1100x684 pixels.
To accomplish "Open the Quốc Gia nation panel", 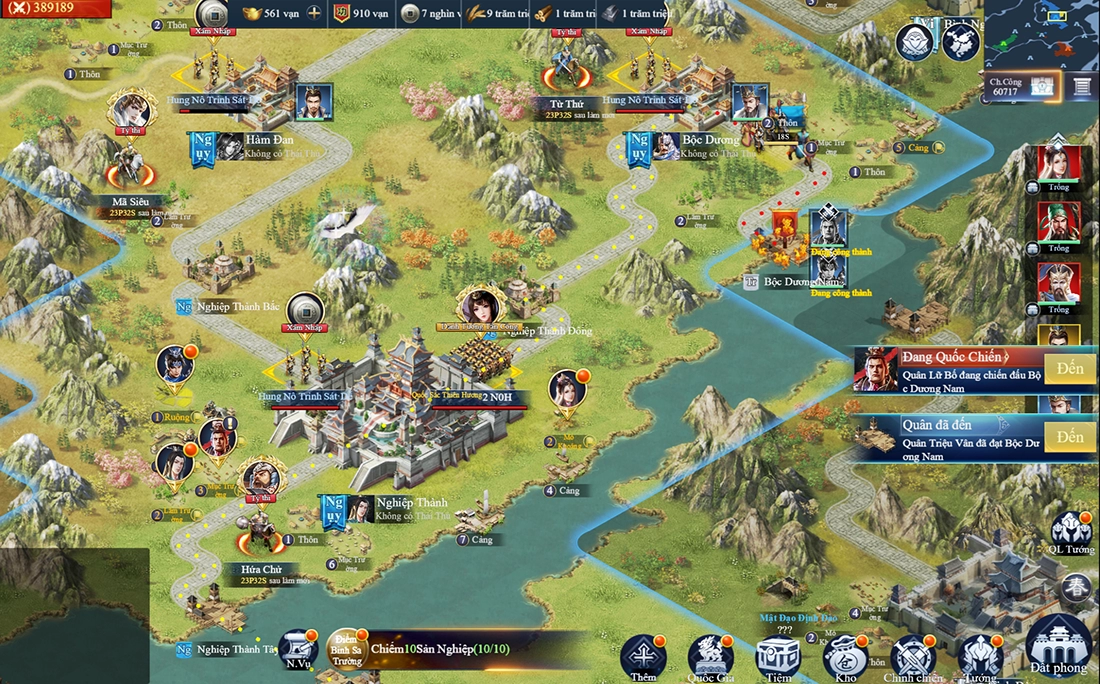I will 710,656.
